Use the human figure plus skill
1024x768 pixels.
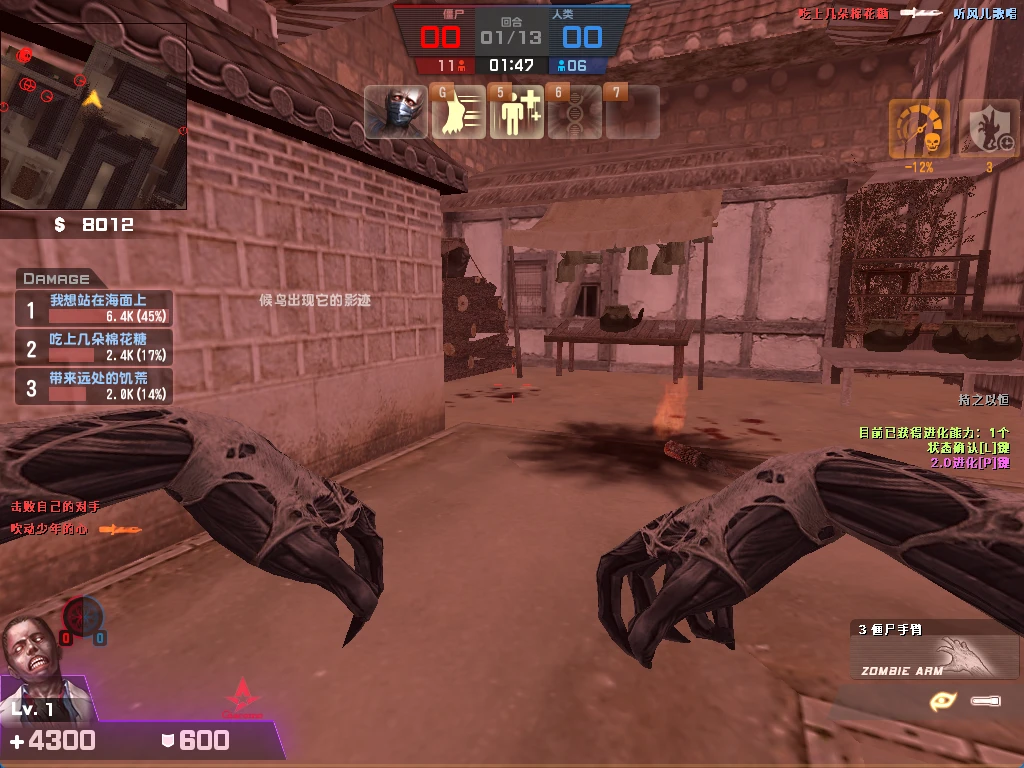click(x=517, y=112)
